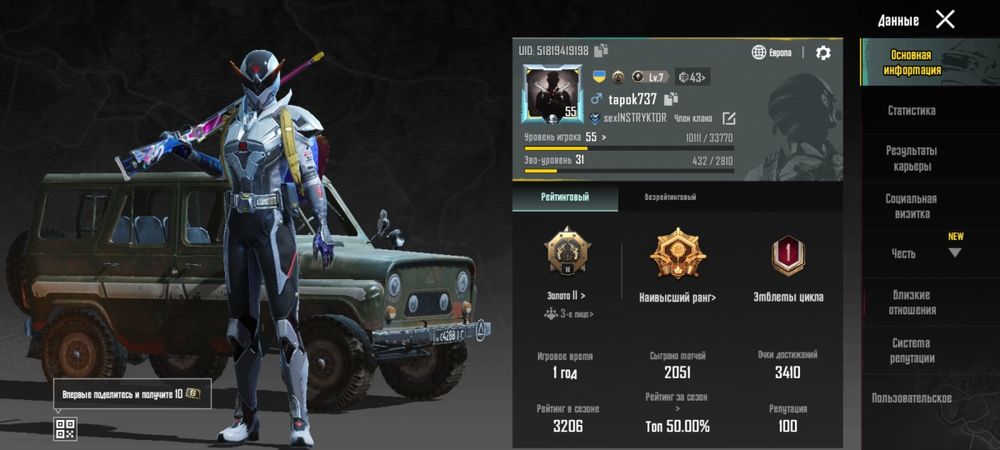Switch to the Безрейтинговый mode tab
The image size is (1000, 450).
pyautogui.click(x=670, y=197)
